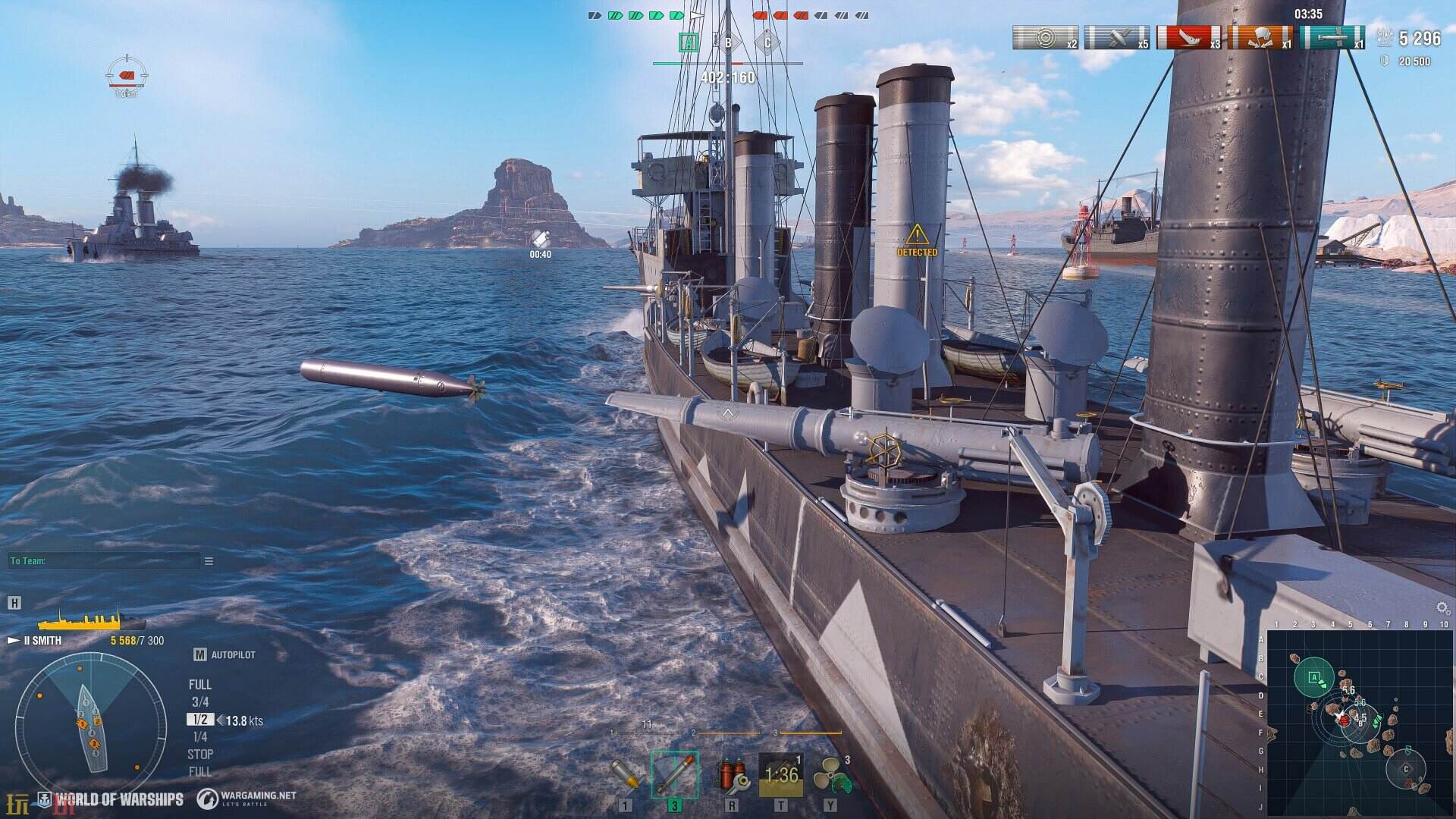
Task: Set throttle to 3/4 speed
Action: 200,702
